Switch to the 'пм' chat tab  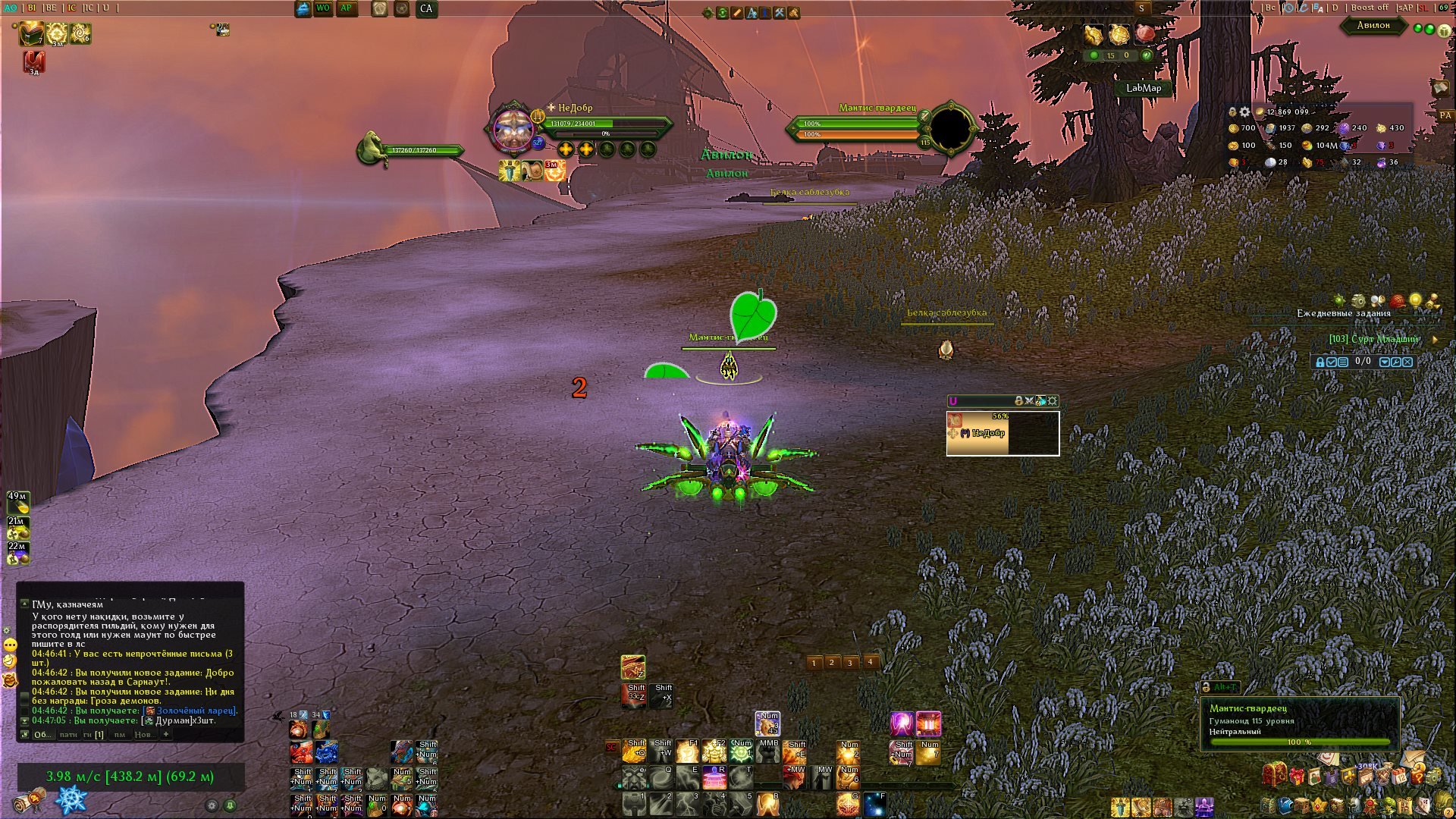(120, 734)
